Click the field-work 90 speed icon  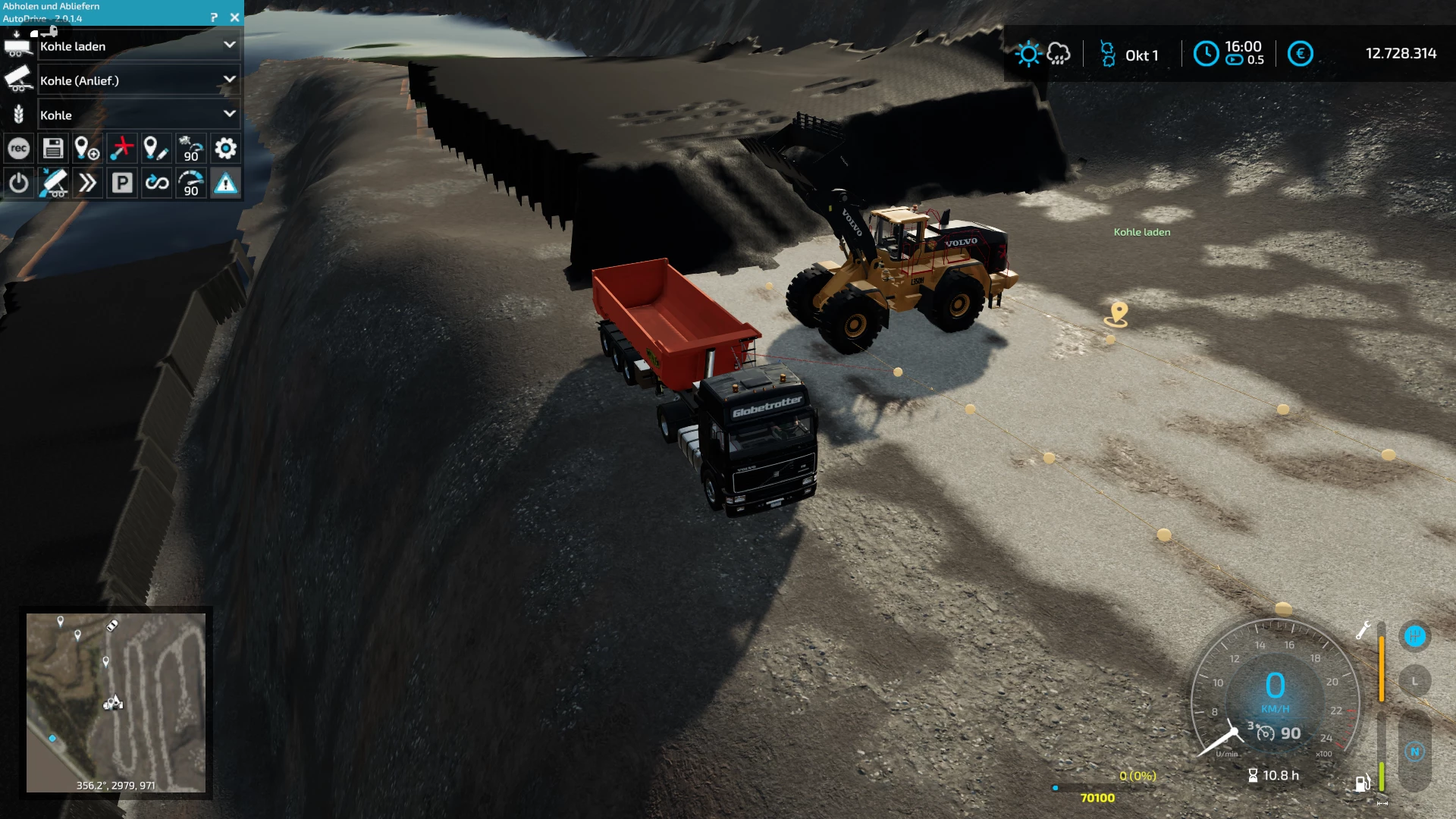click(x=191, y=149)
